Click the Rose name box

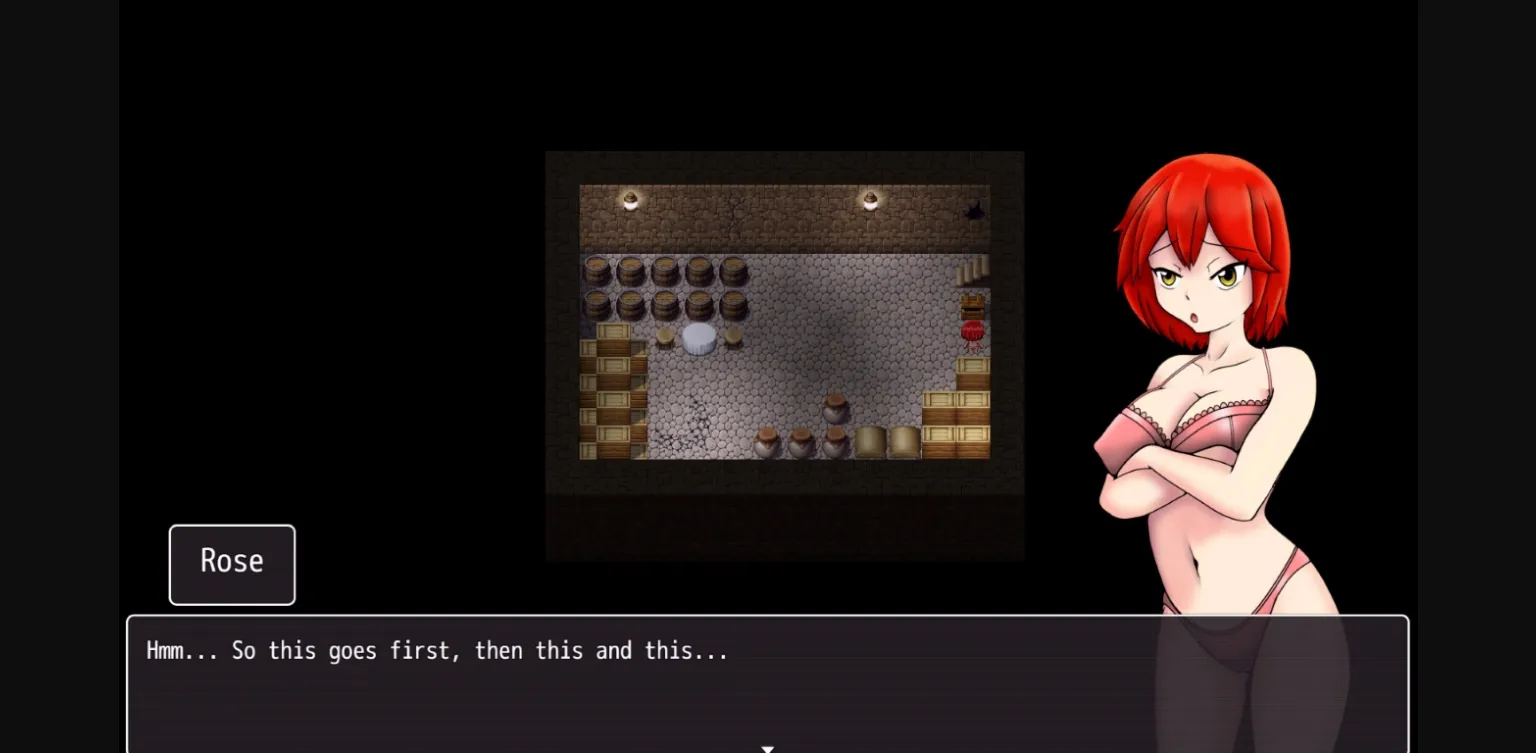(x=231, y=563)
